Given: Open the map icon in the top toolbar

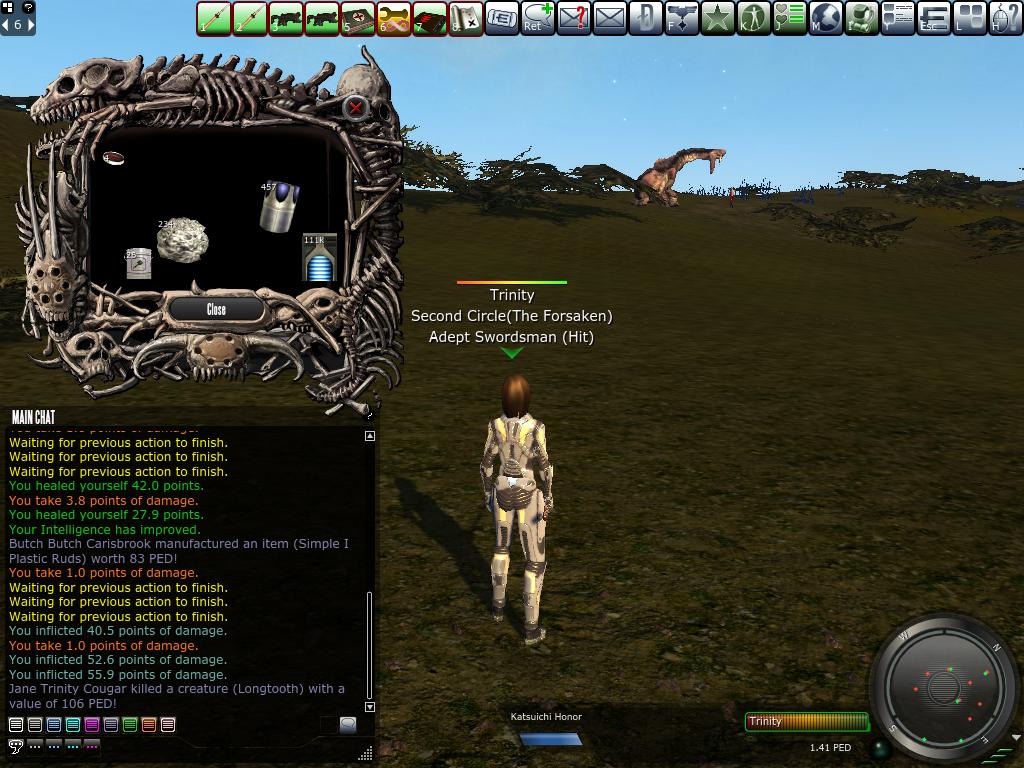Looking at the screenshot, I should (466, 18).
